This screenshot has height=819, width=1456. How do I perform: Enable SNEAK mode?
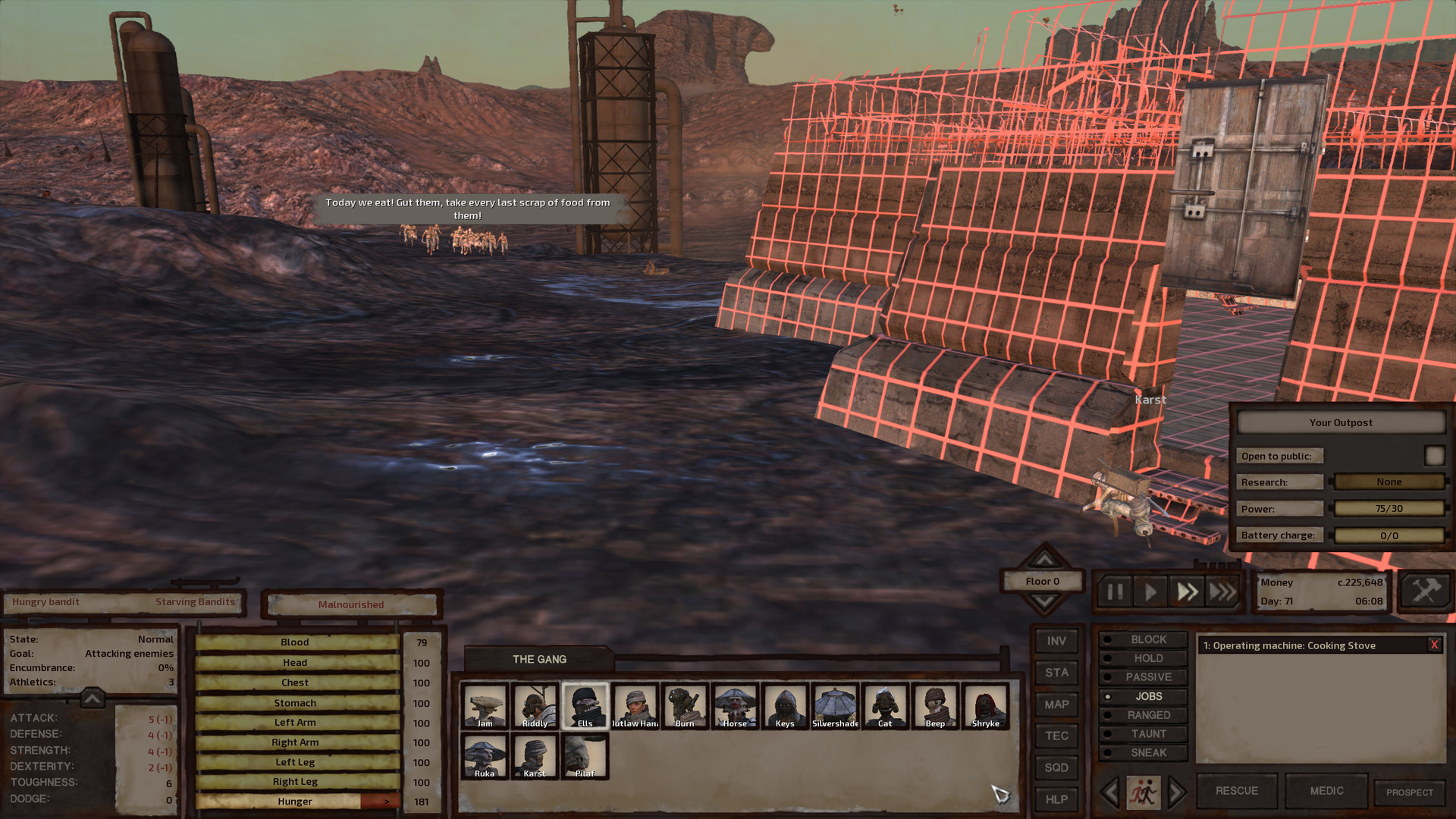[1145, 752]
